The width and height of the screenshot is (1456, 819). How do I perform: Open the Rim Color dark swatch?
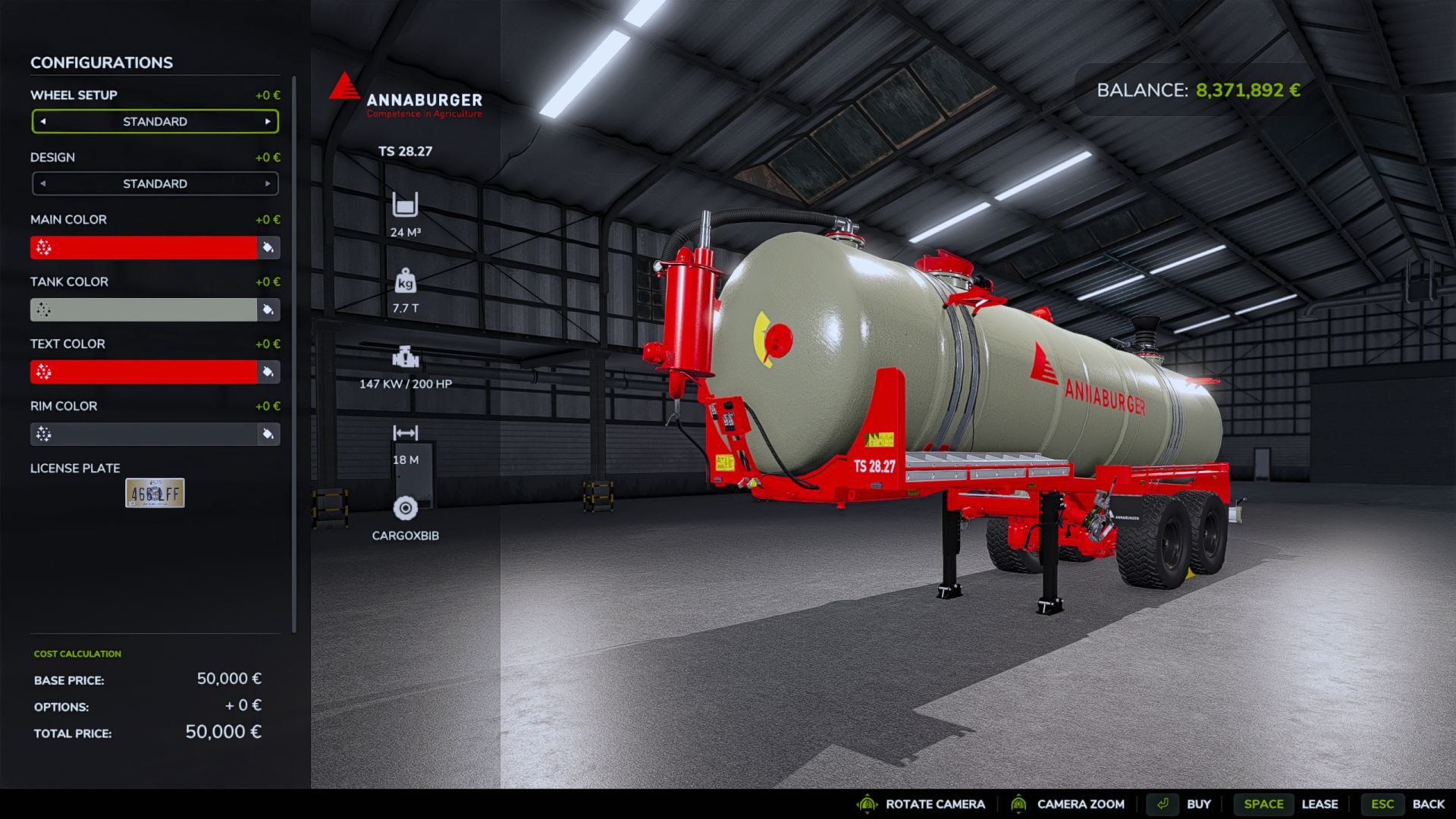pyautogui.click(x=144, y=434)
